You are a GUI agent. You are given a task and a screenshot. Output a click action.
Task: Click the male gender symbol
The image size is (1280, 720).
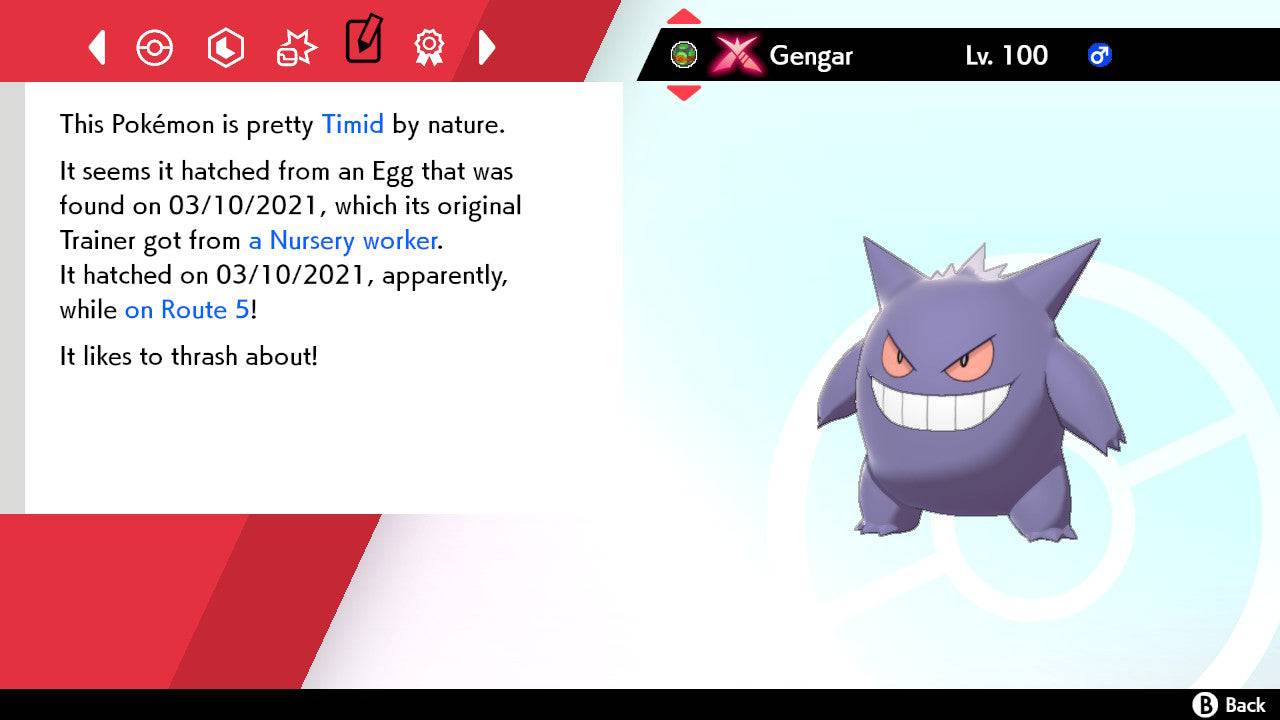(1100, 56)
